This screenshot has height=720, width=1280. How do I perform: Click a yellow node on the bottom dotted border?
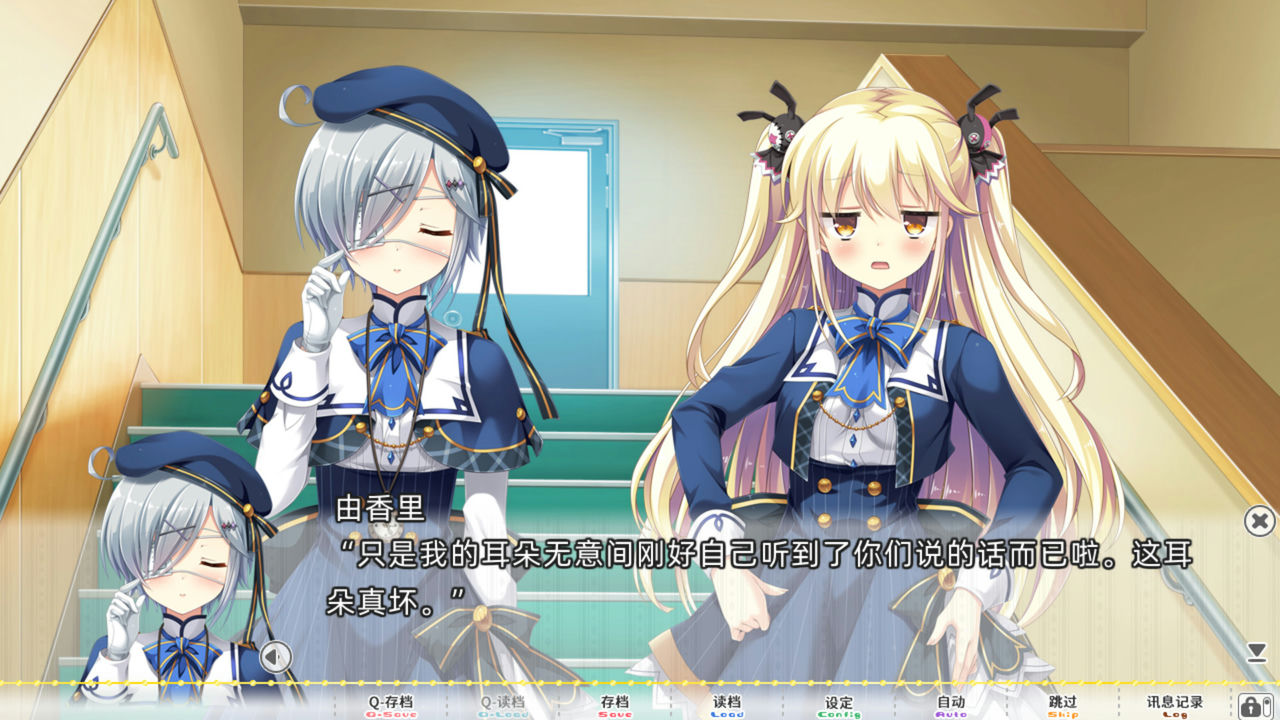click(x=640, y=685)
